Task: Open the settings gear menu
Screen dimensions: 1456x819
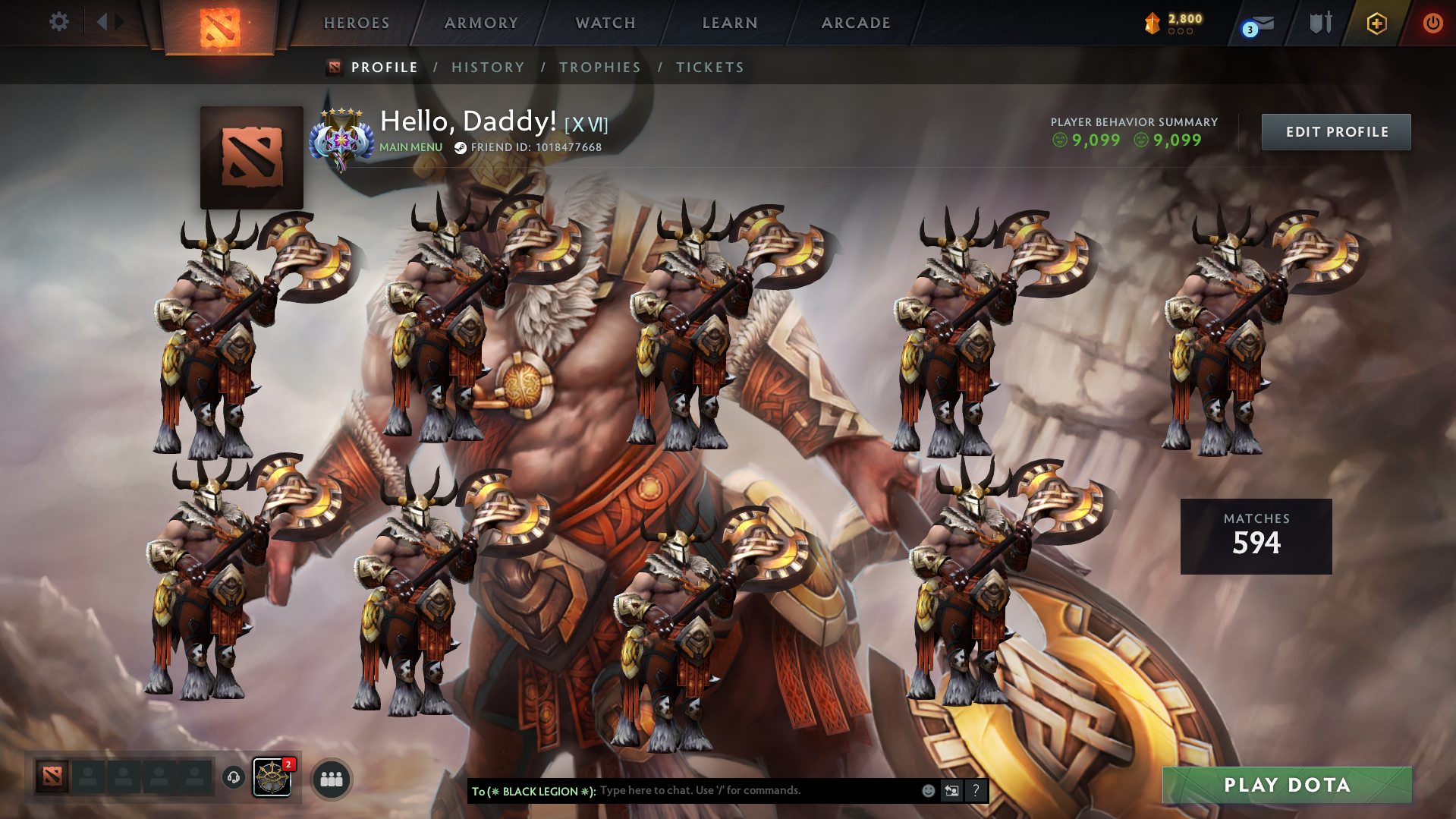Action: [x=58, y=22]
